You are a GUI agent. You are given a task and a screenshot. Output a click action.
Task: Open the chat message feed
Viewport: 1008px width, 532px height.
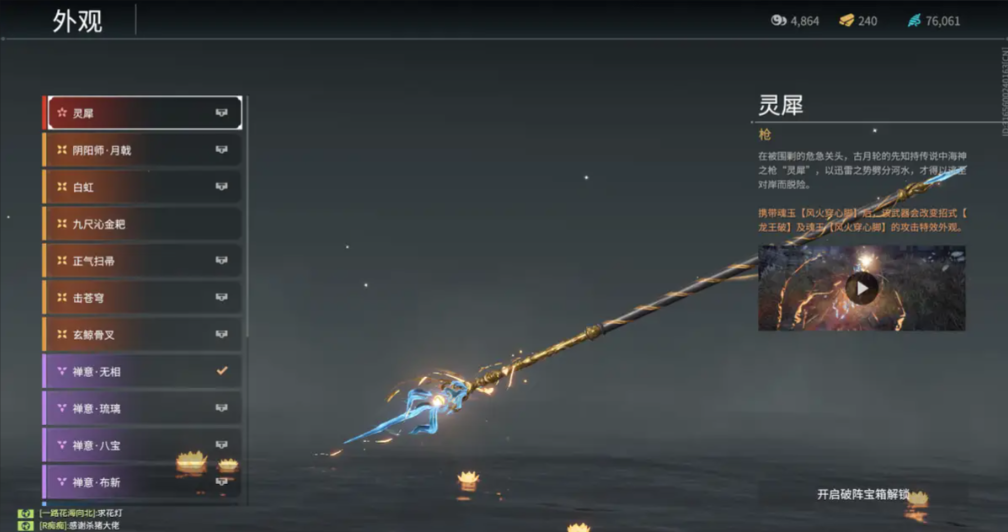[80, 519]
